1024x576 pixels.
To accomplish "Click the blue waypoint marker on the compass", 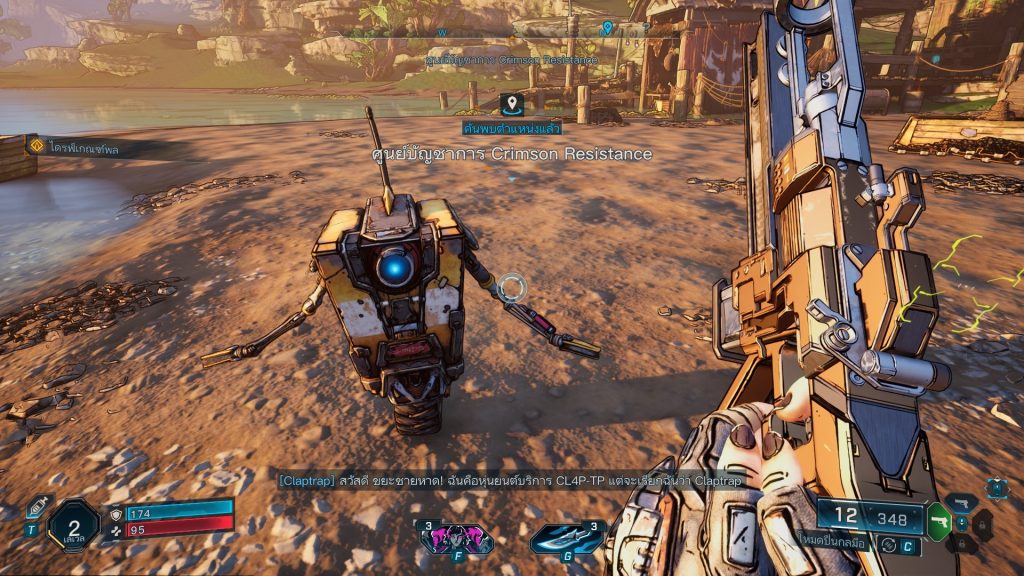I will pyautogui.click(x=607, y=28).
